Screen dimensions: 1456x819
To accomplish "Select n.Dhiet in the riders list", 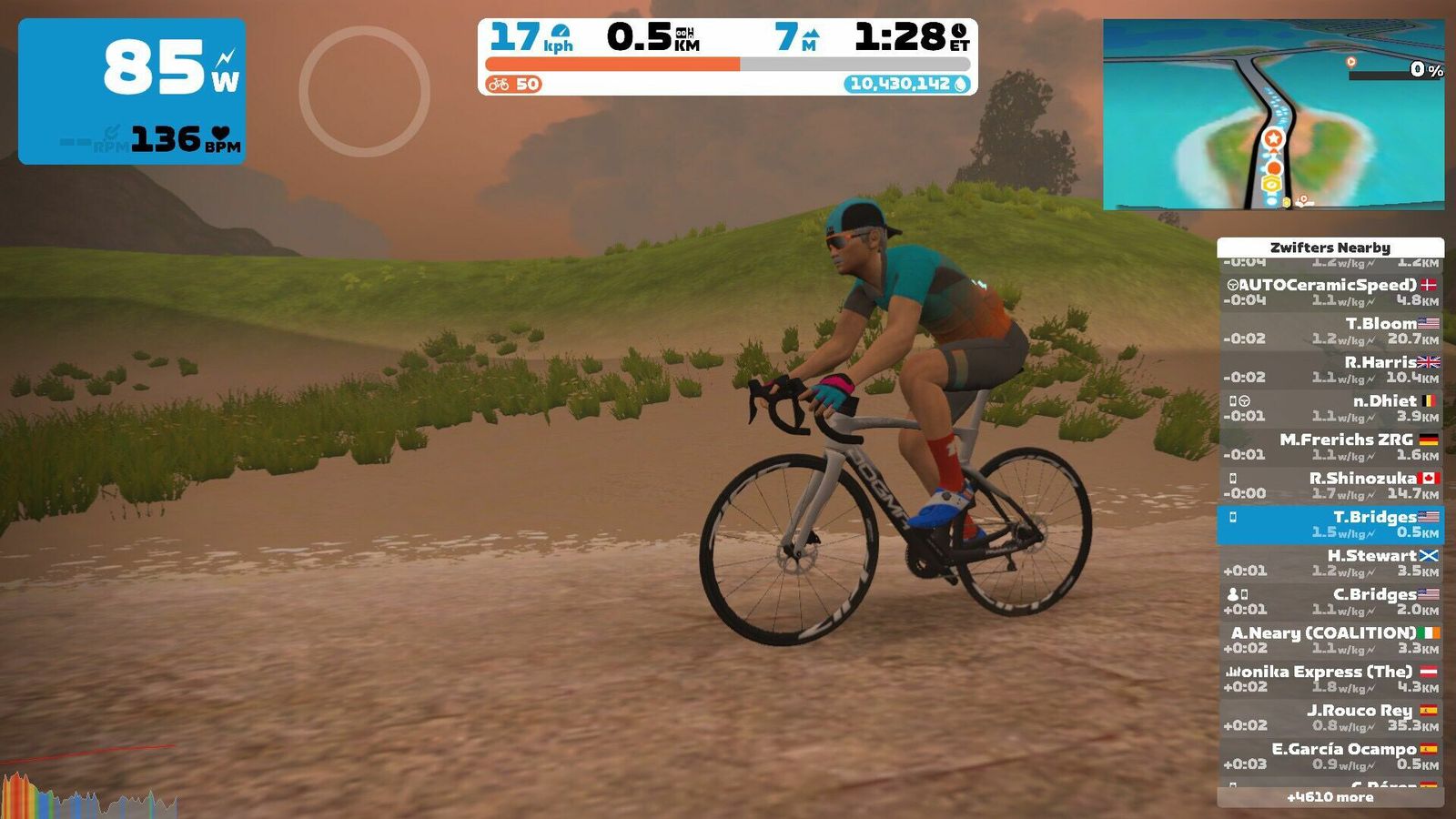I will [1330, 409].
